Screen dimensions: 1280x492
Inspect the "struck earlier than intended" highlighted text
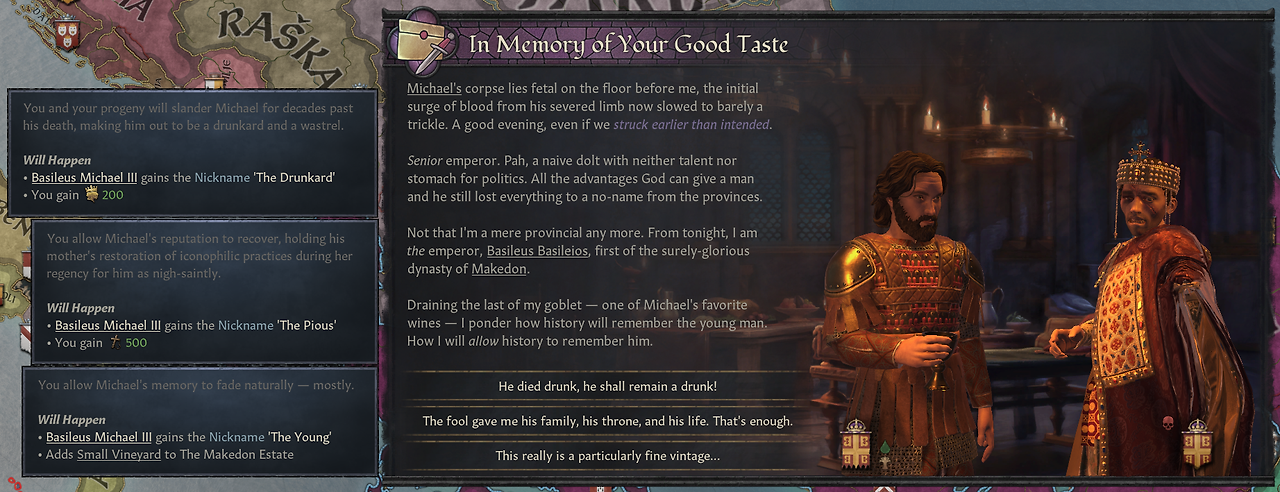691,125
